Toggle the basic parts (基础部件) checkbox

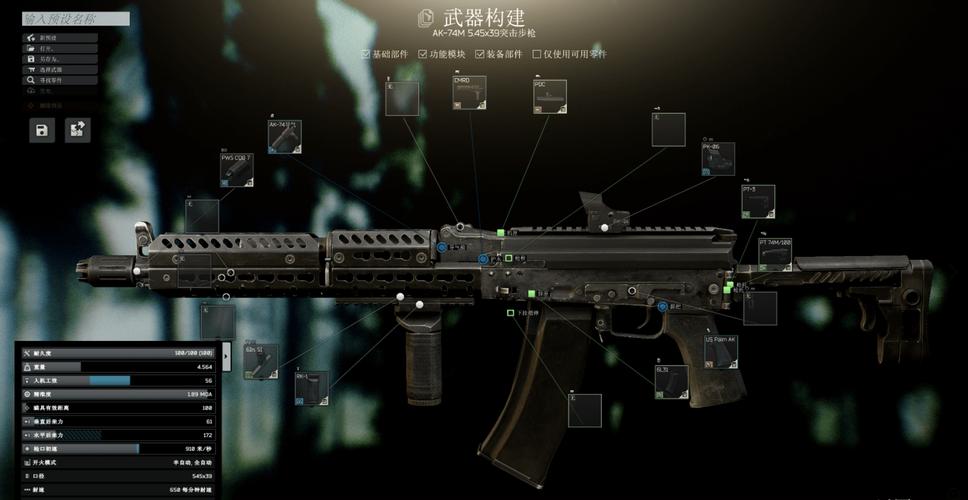click(366, 54)
